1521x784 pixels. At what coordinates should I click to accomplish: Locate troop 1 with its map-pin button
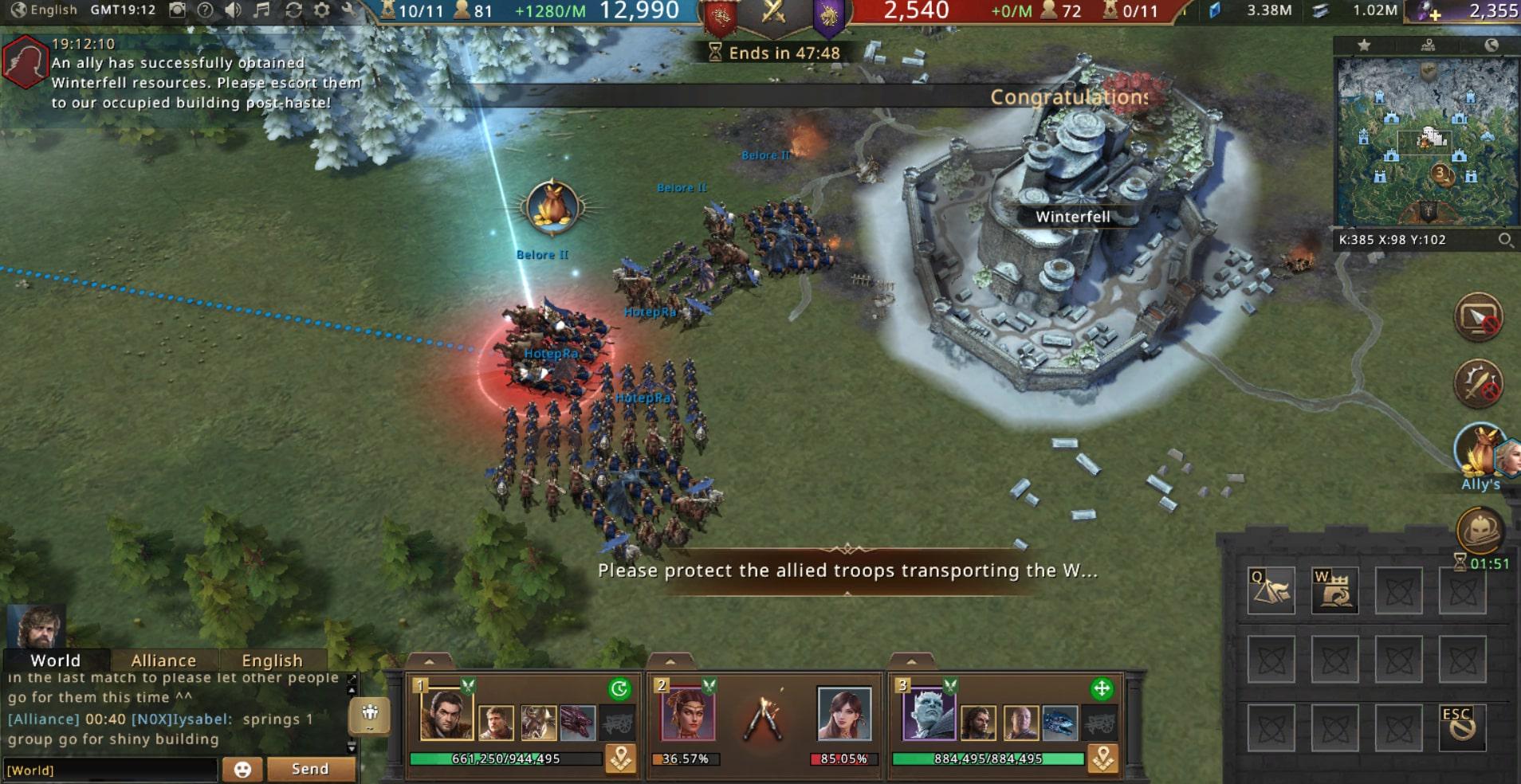[620, 759]
